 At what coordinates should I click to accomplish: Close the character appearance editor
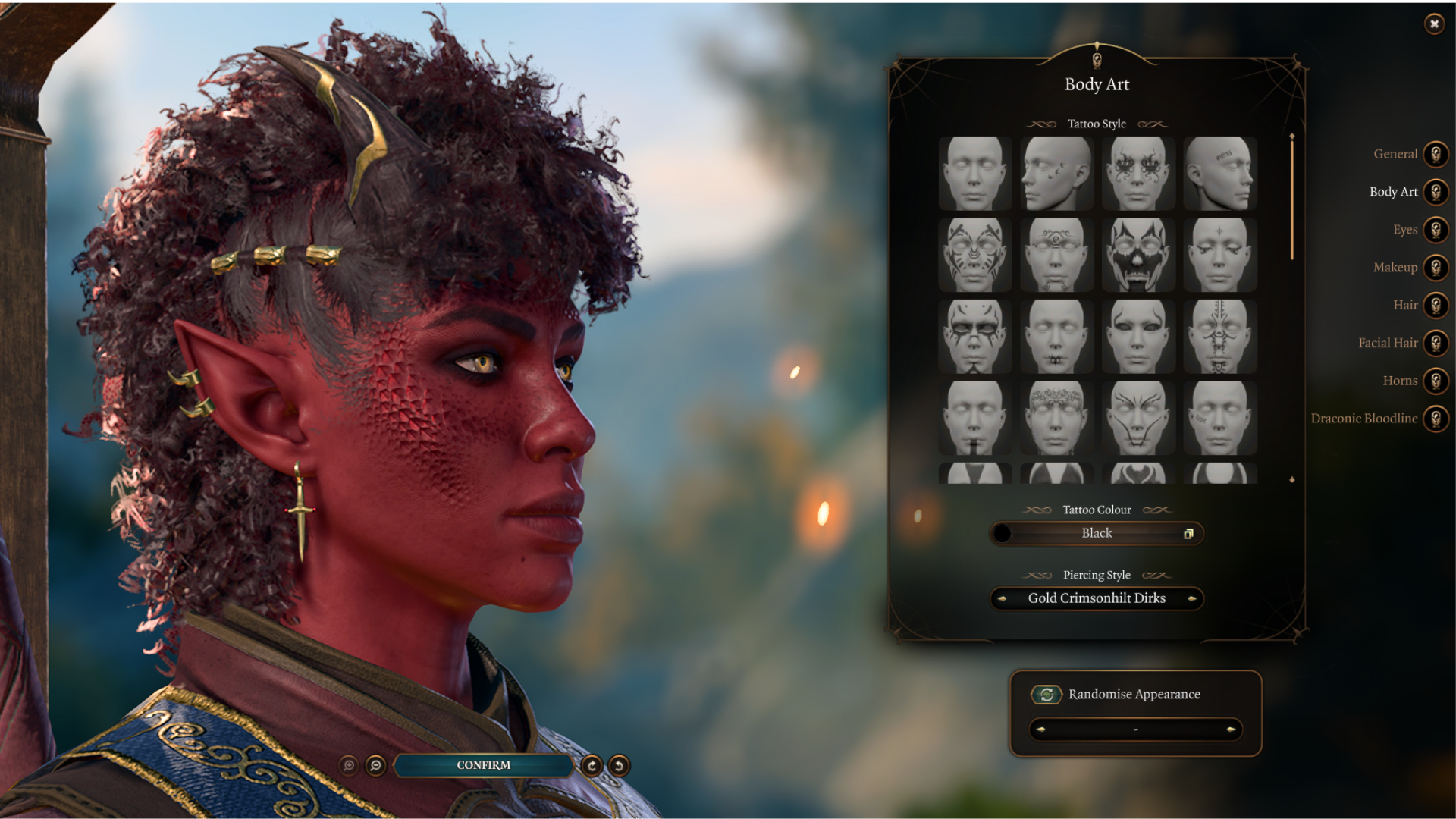[1434, 24]
